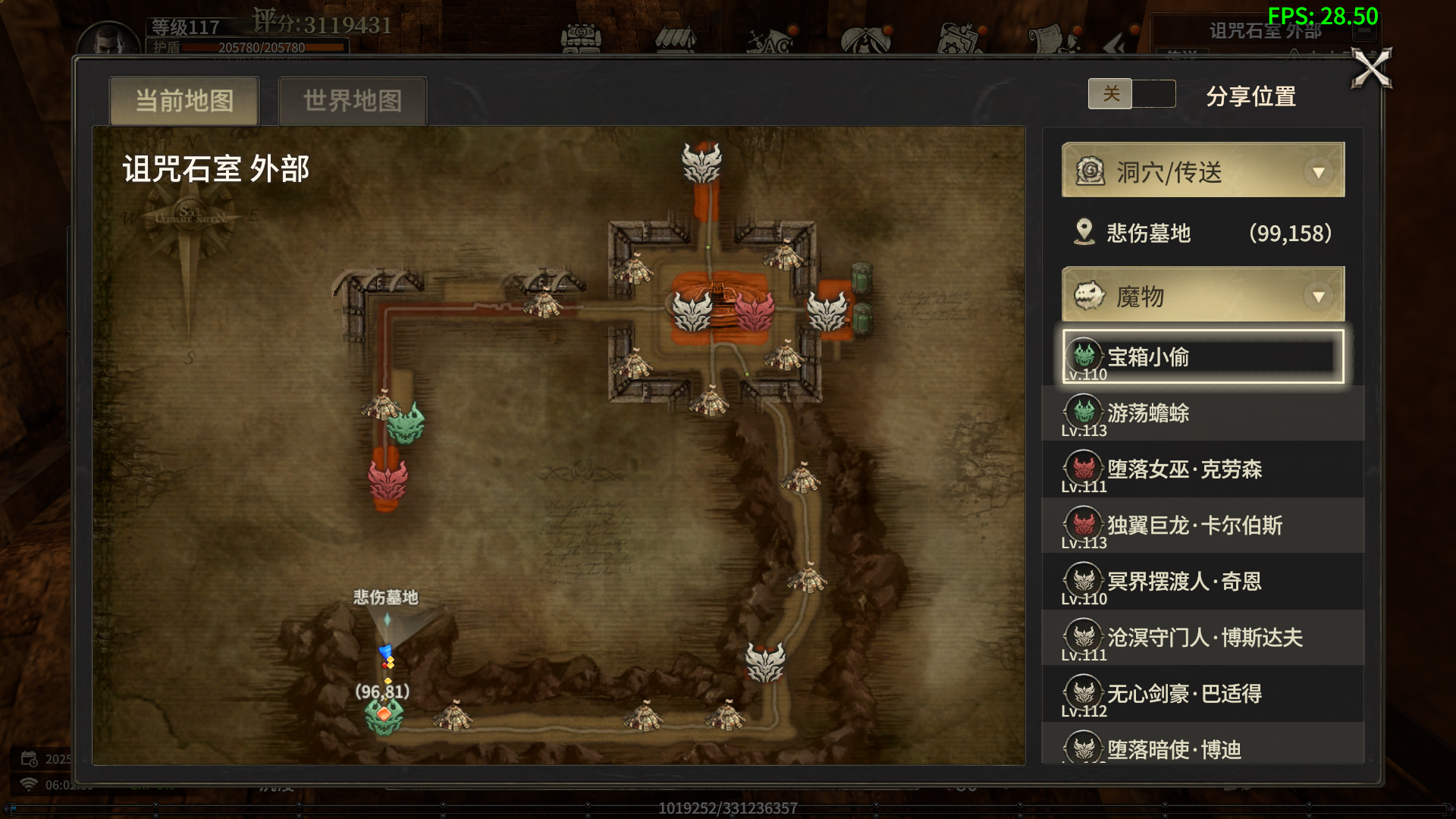
Task: Select 堕落暗使·博迪 entry
Action: pyautogui.click(x=1203, y=748)
